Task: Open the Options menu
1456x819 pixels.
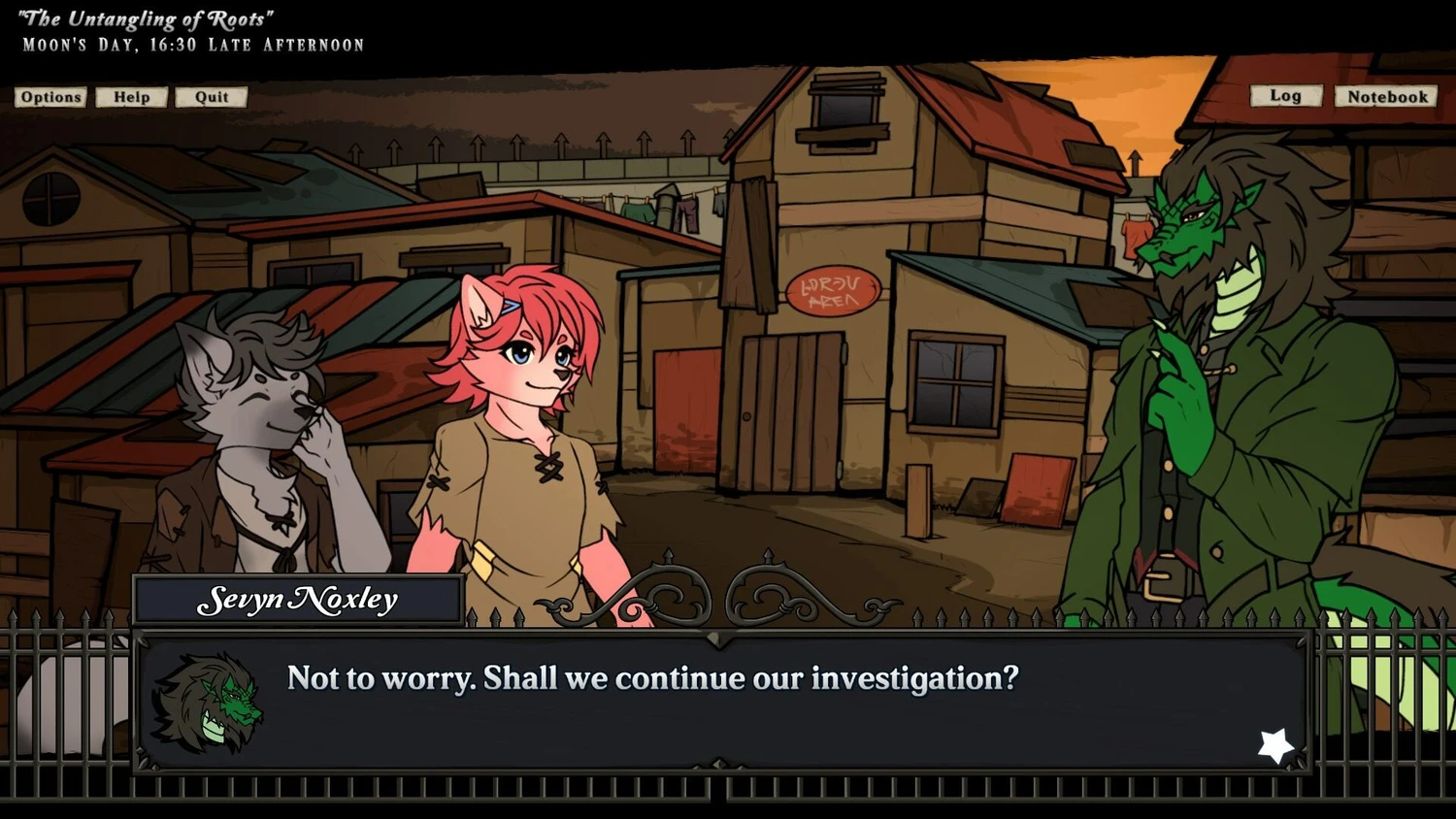Action: pos(50,97)
